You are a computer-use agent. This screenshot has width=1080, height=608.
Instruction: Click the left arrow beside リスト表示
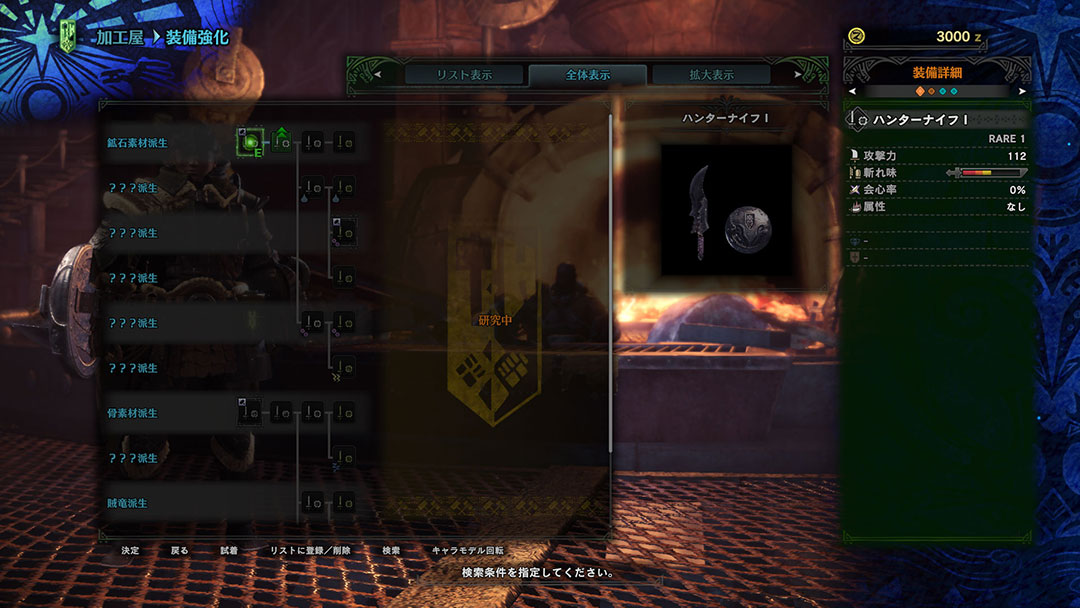tap(378, 75)
